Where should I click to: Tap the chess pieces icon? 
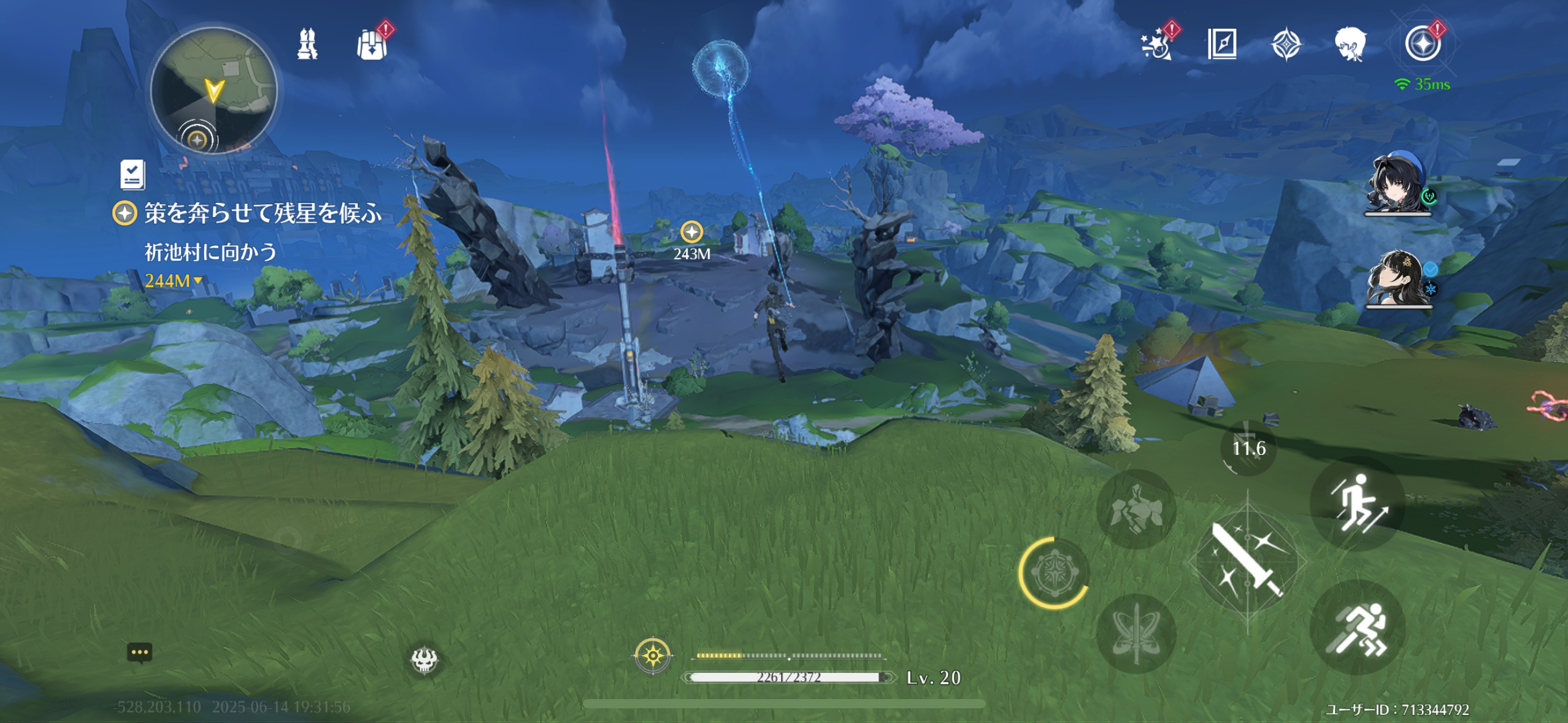(307, 44)
